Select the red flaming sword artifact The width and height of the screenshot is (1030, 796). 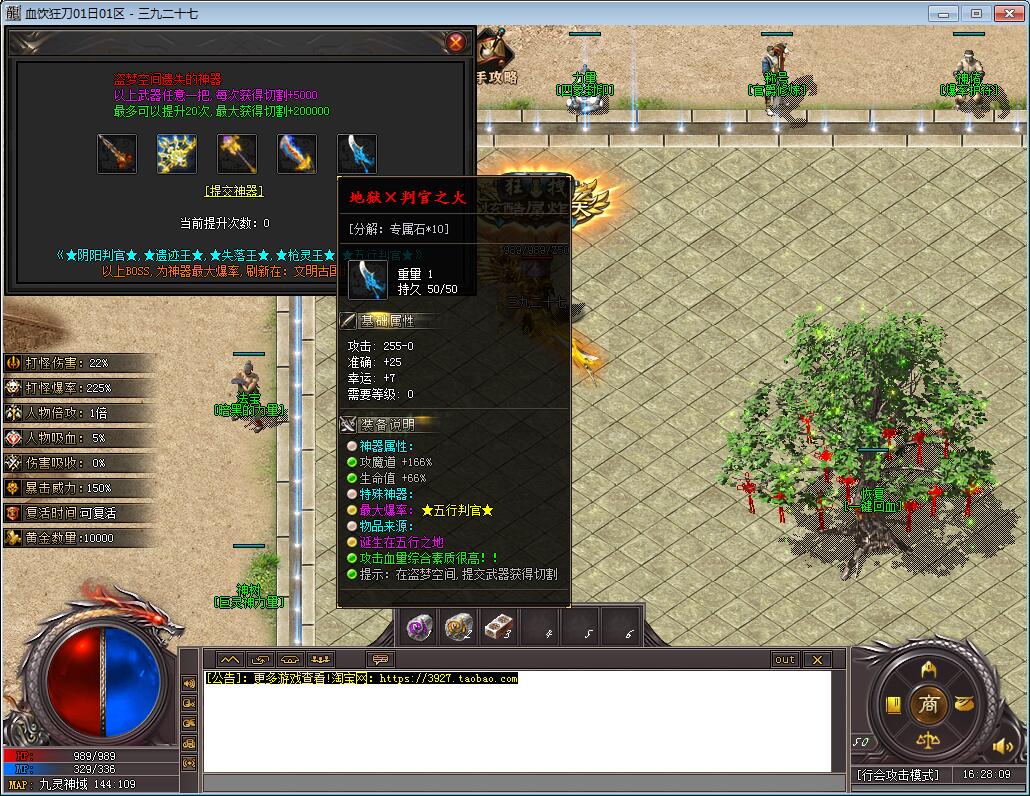click(x=117, y=154)
